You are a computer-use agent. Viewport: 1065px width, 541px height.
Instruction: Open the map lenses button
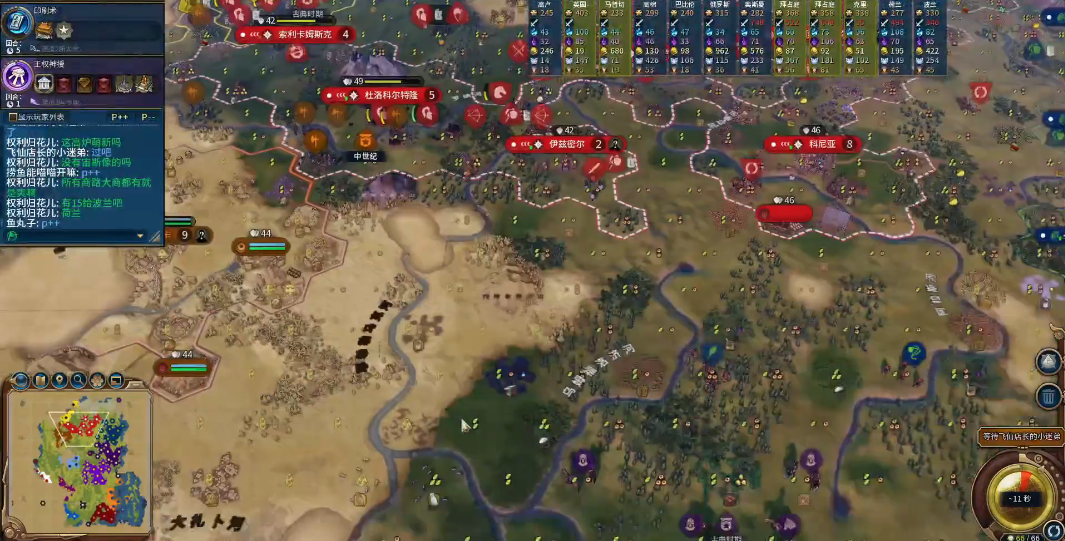pyautogui.click(x=41, y=380)
